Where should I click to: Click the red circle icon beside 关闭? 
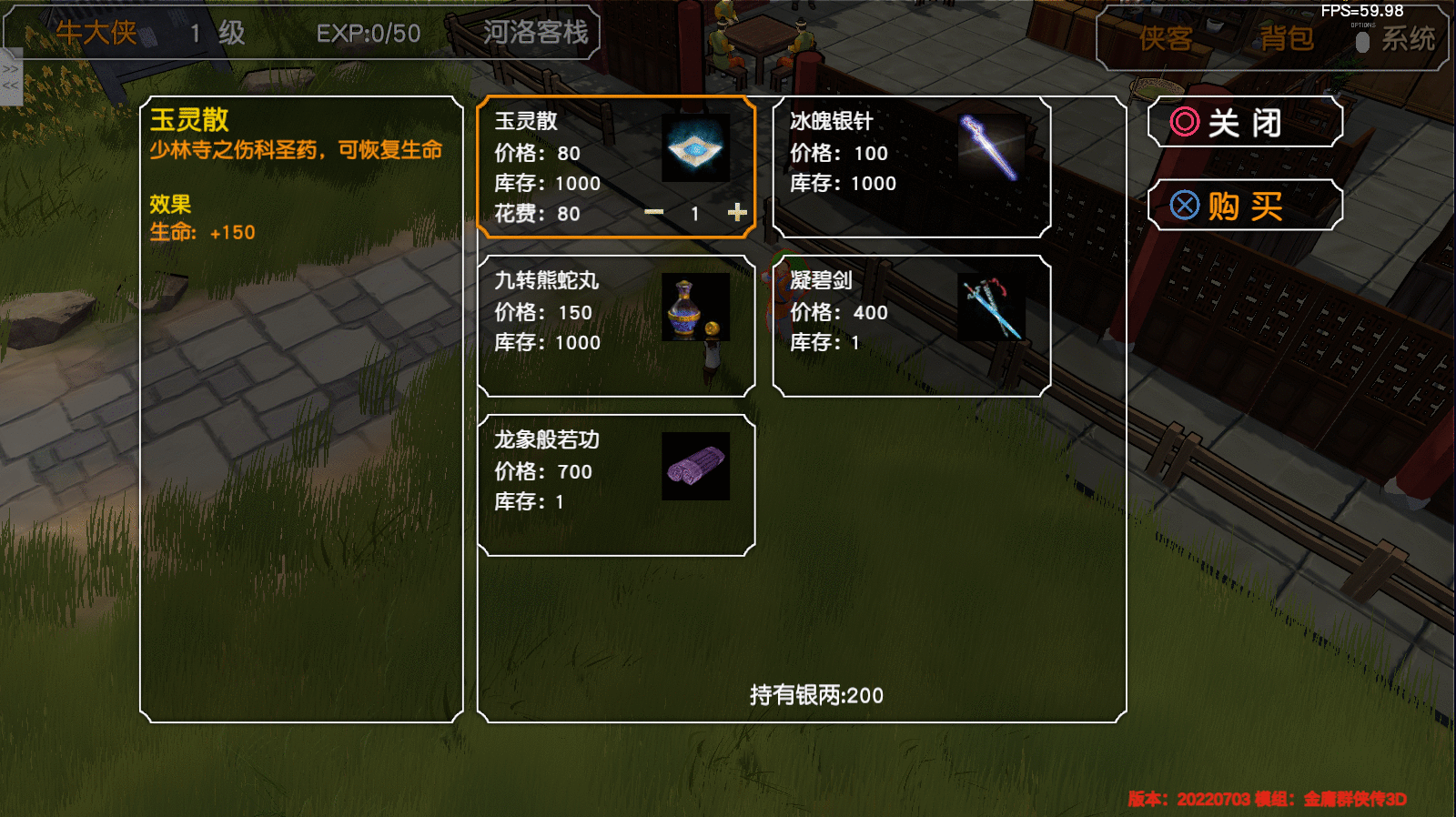click(x=1184, y=122)
